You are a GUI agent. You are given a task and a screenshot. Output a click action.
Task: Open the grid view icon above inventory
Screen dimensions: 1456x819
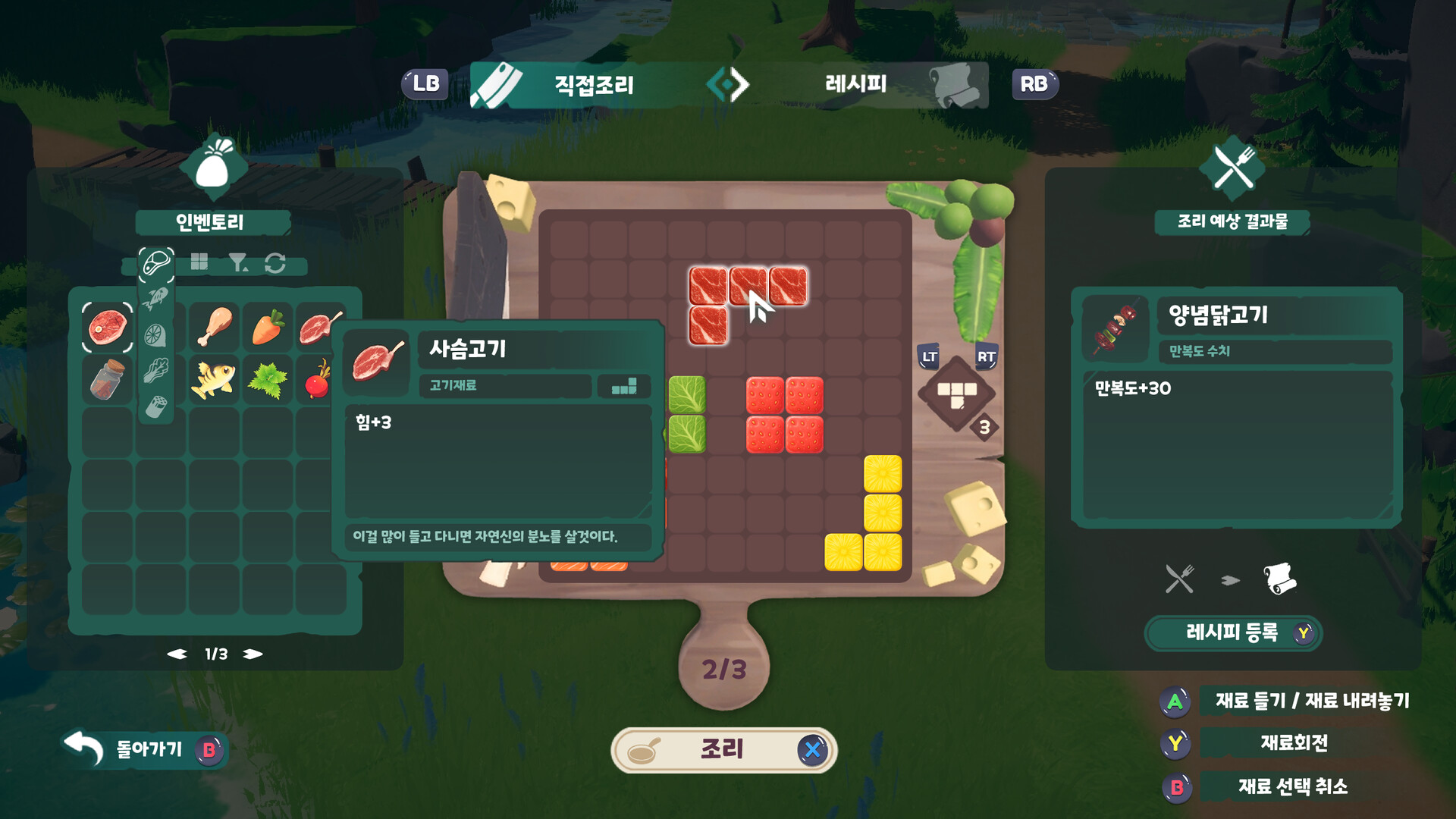199,263
